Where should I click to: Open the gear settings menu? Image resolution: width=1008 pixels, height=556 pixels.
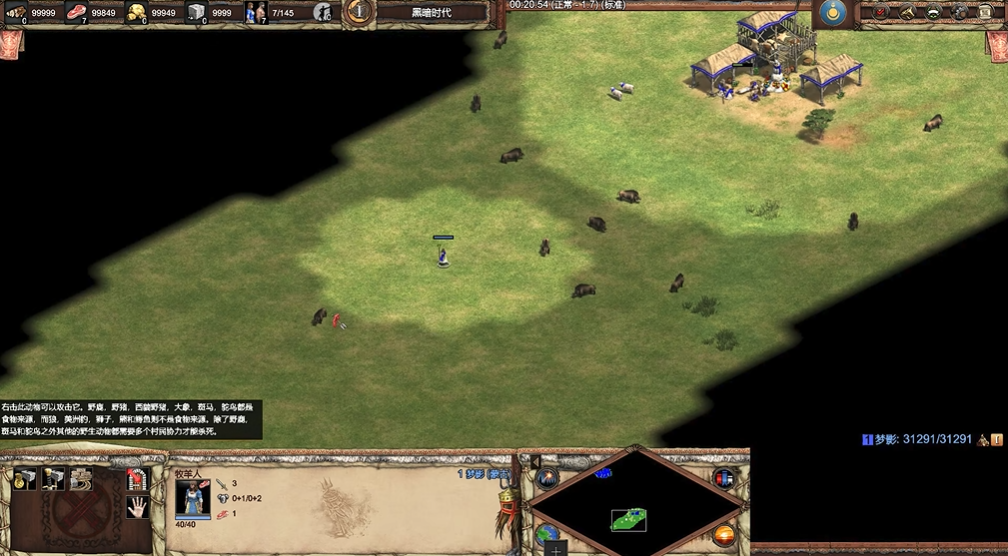[961, 12]
